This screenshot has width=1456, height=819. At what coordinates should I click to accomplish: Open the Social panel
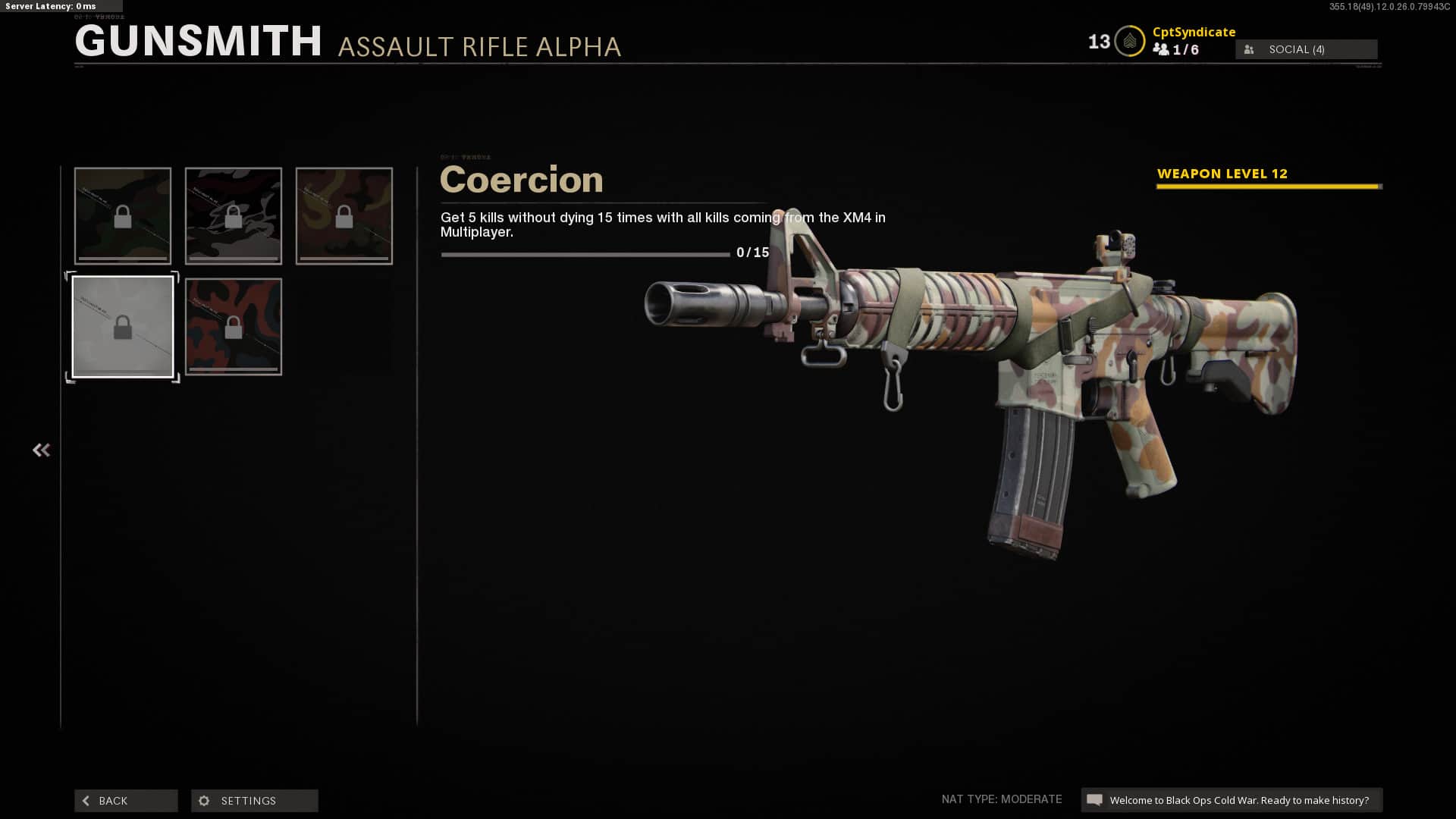[x=1306, y=49]
